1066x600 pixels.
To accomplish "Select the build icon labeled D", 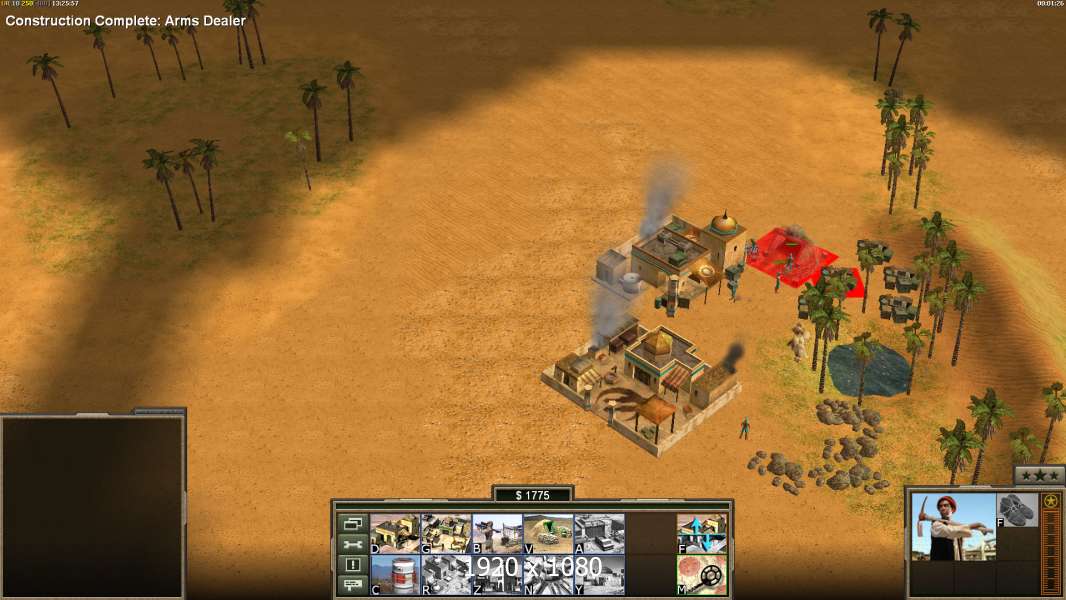I will [x=395, y=533].
